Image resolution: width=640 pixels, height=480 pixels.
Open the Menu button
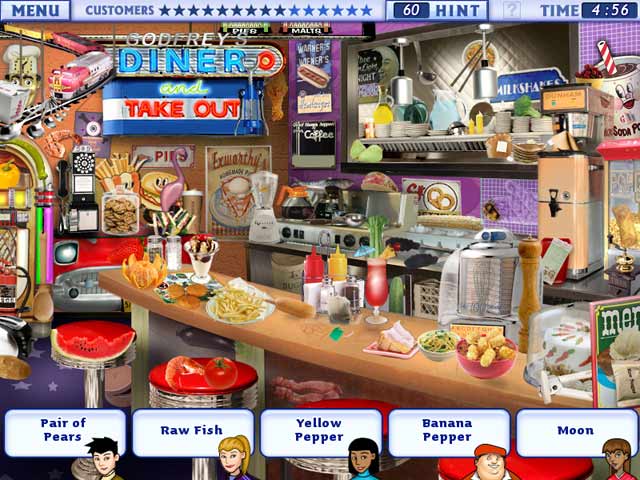(34, 10)
